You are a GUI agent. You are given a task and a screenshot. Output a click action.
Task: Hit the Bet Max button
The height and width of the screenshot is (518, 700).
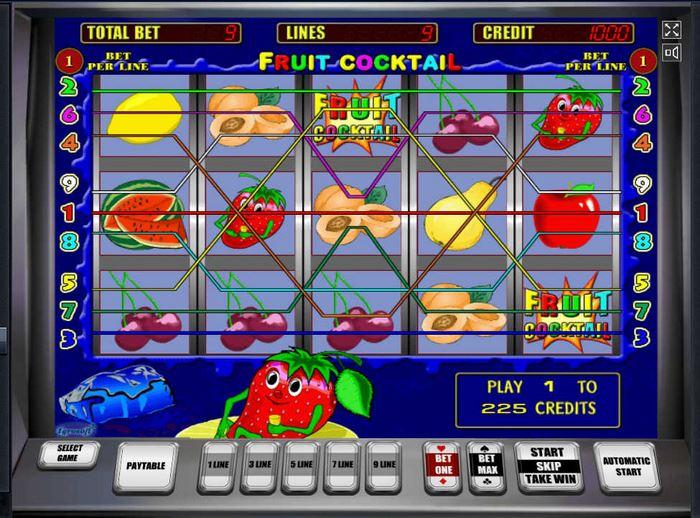tap(487, 464)
